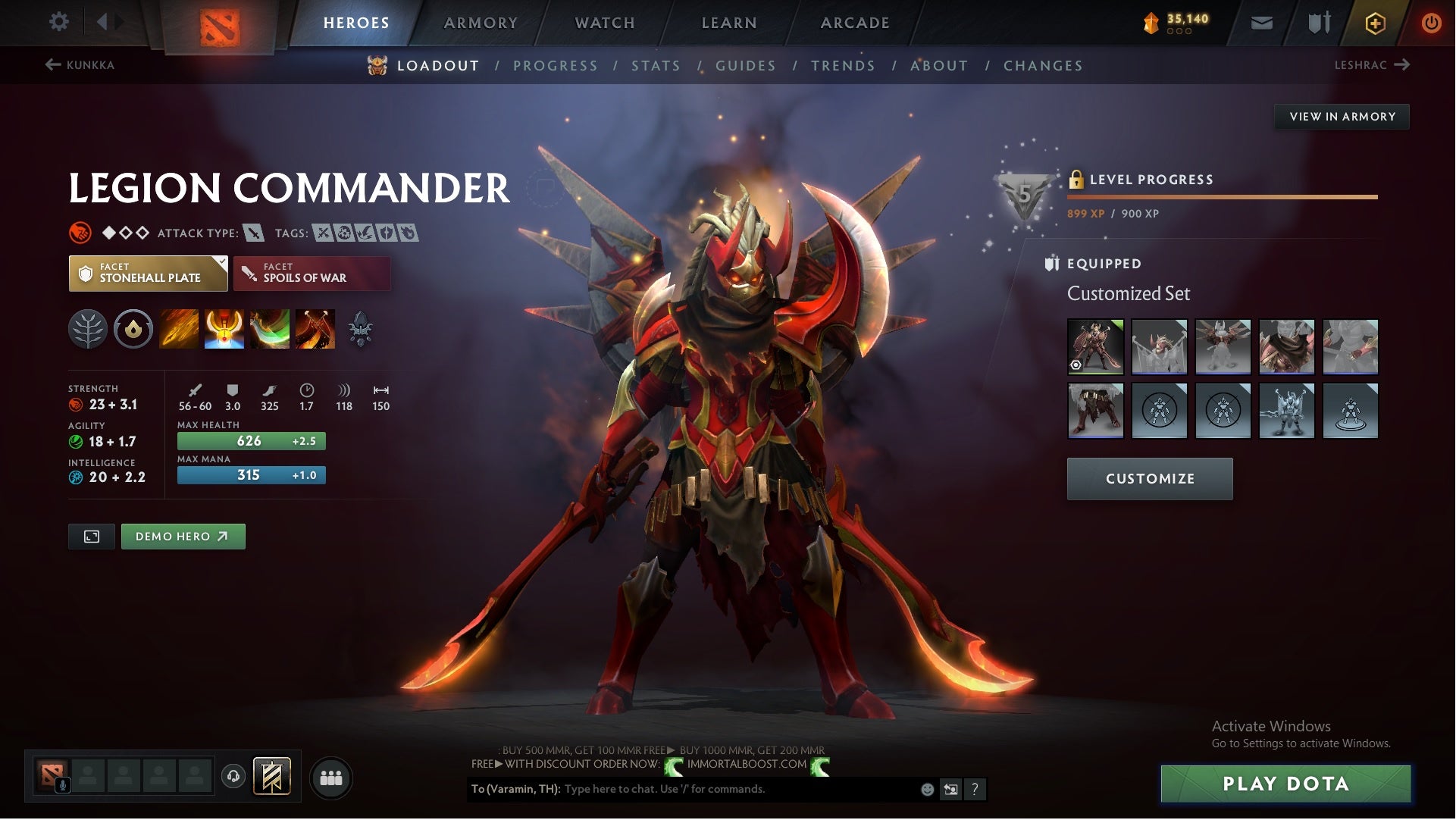
Task: Open Dota Plus via the hexagon plus icon
Action: coord(1374,22)
